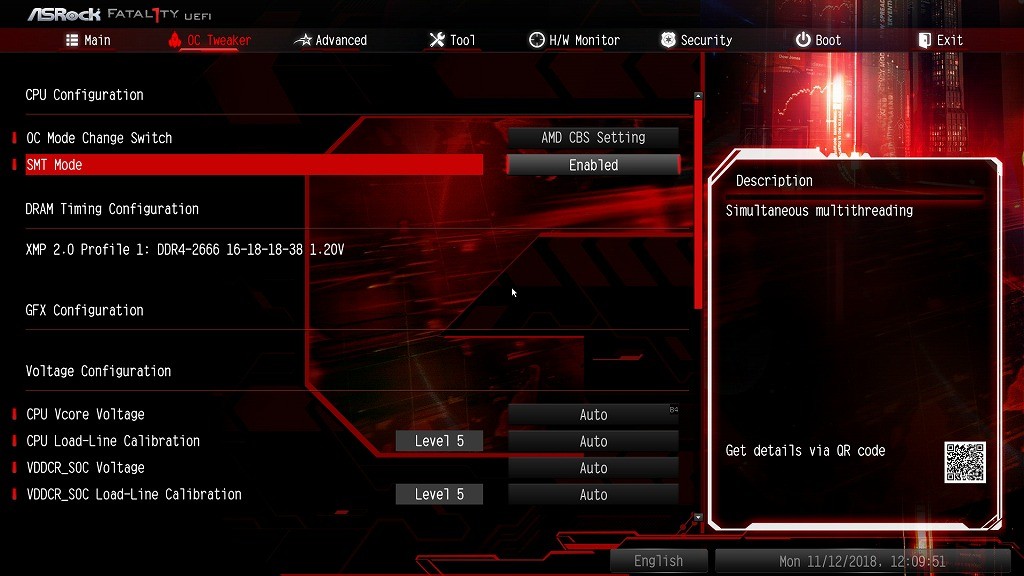Image resolution: width=1024 pixels, height=576 pixels.
Task: Open CPU Load-Line Calibration Auto dropdown
Action: pos(593,442)
